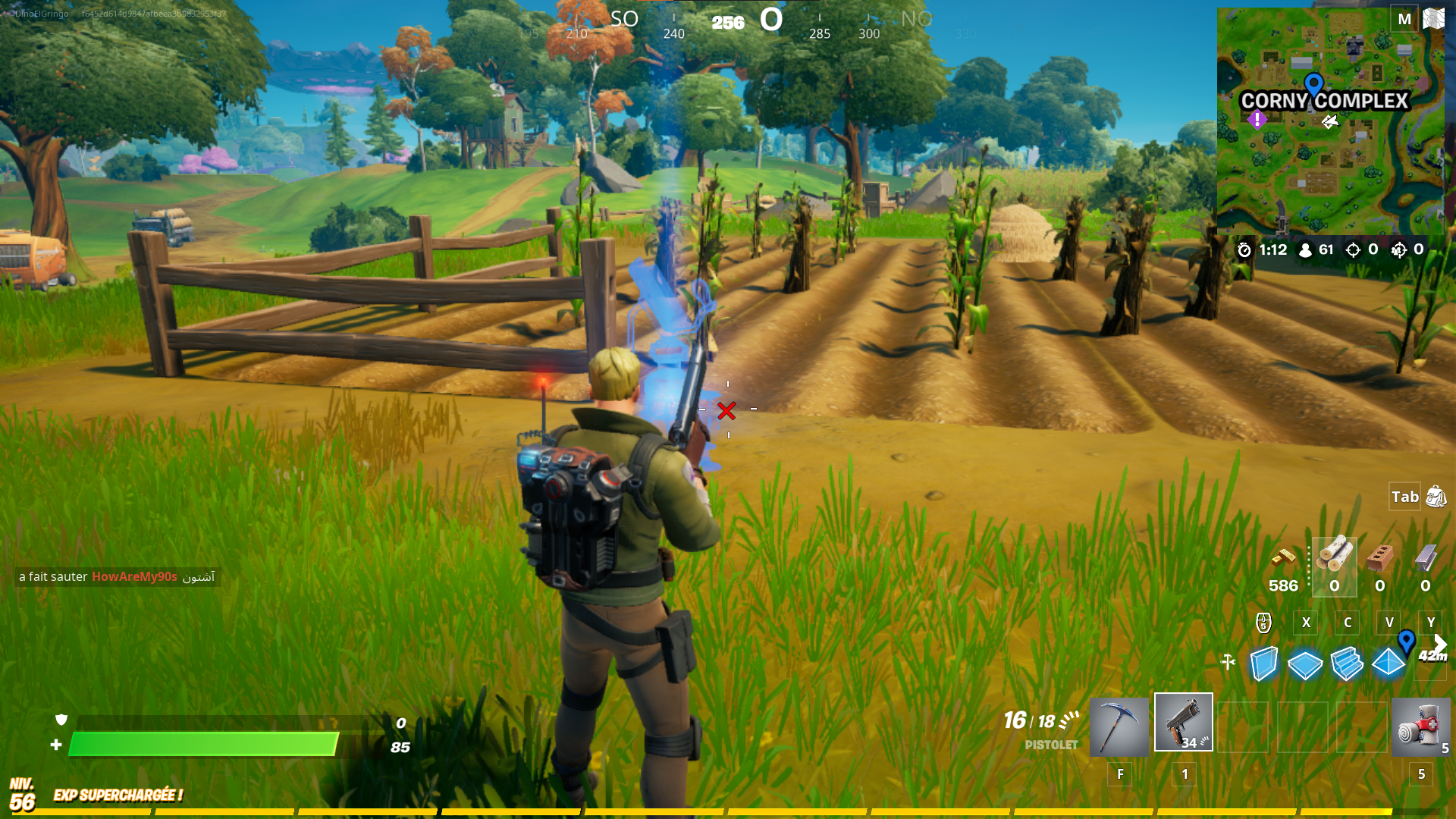The image size is (1456, 819).
Task: Click the storm timer icon showing 1:12
Action: coord(1244,249)
